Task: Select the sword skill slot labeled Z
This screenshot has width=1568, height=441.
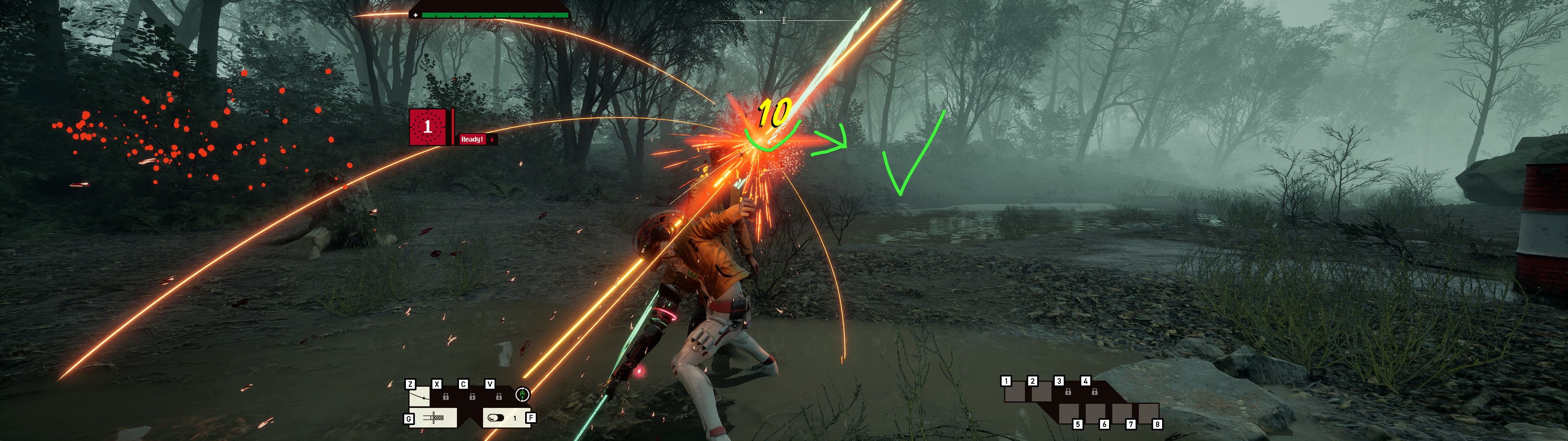Action: click(x=419, y=397)
